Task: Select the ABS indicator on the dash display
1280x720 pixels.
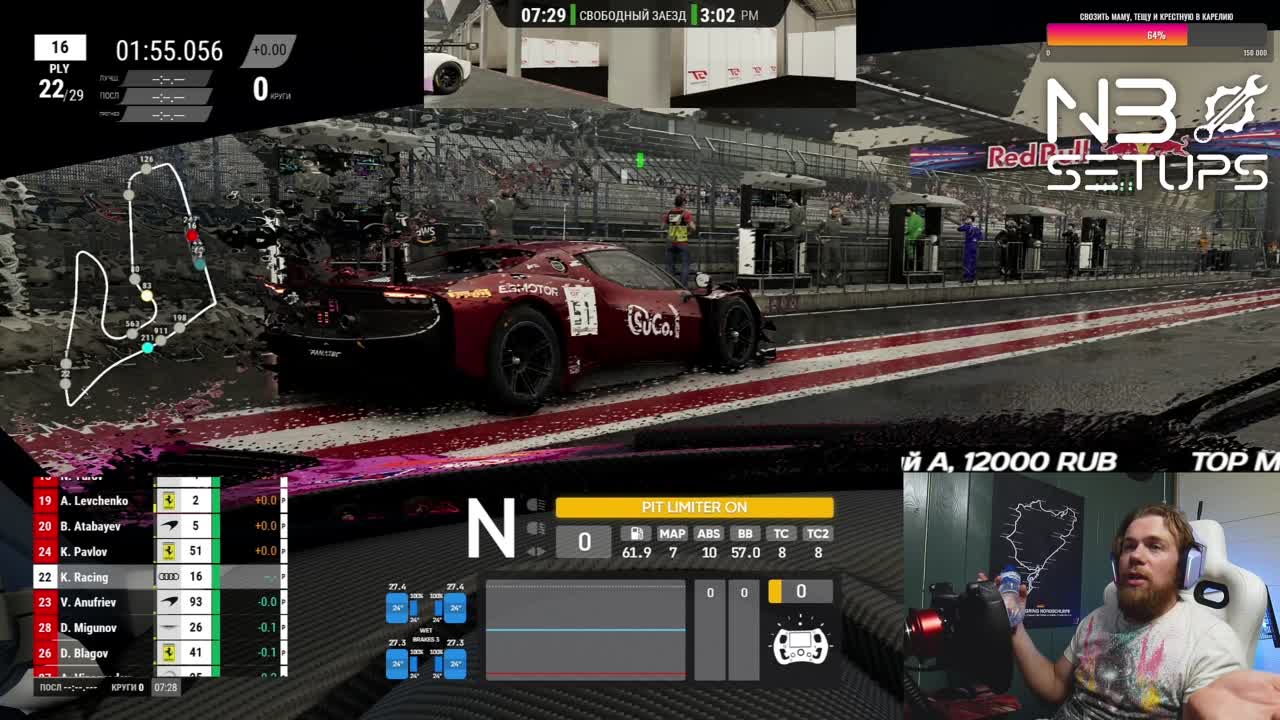Action: [x=710, y=533]
